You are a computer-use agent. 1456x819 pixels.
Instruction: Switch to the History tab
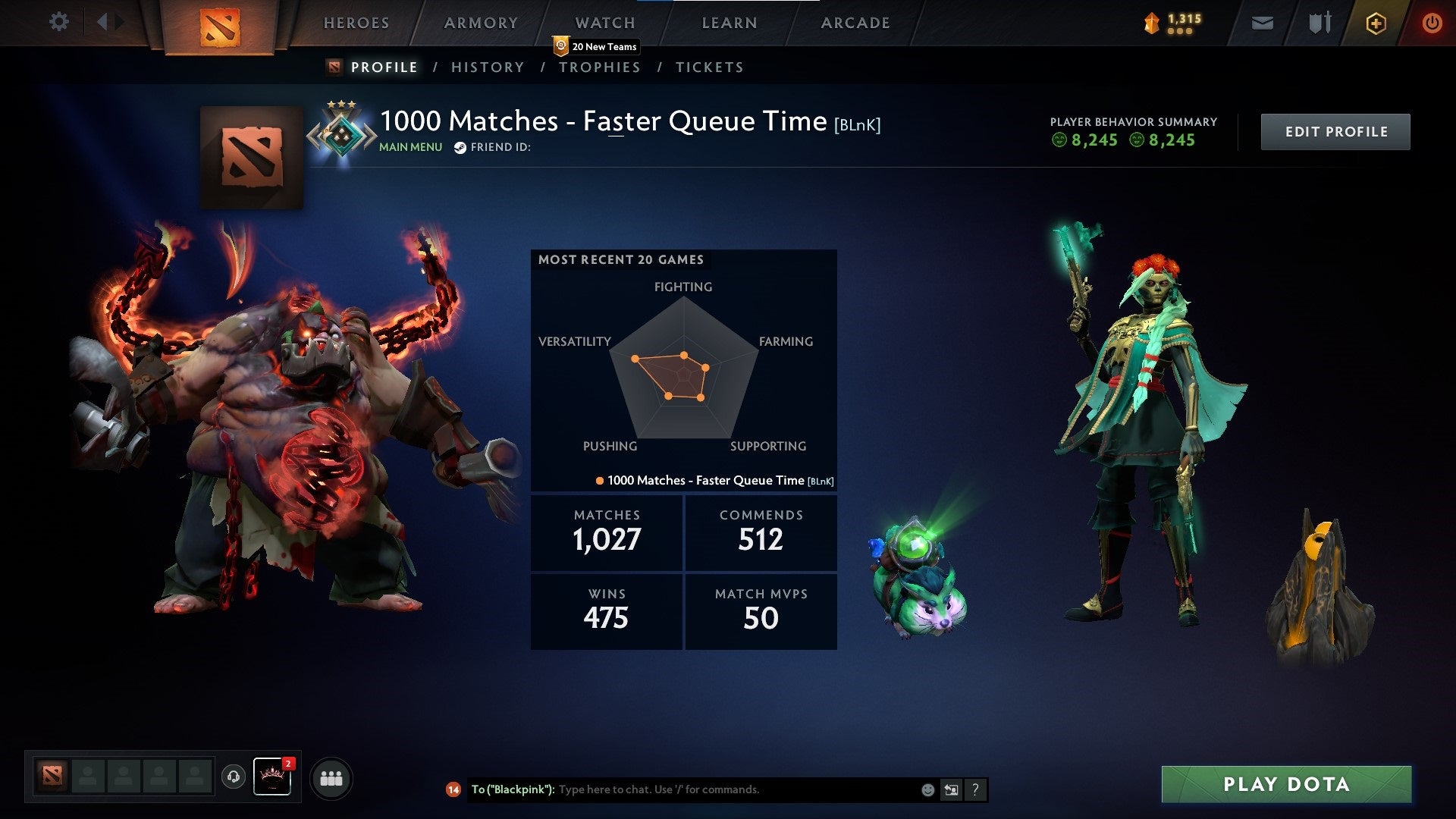(487, 67)
